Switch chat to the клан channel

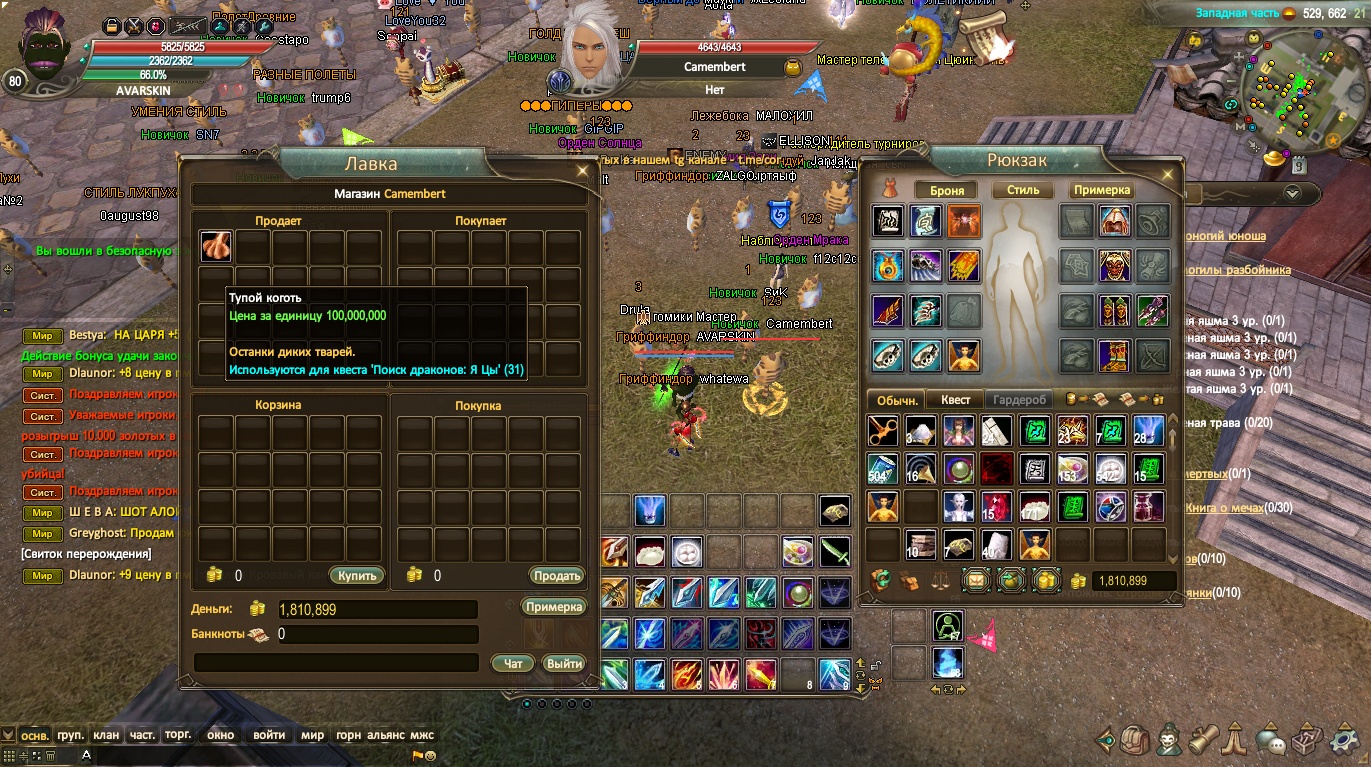click(106, 735)
